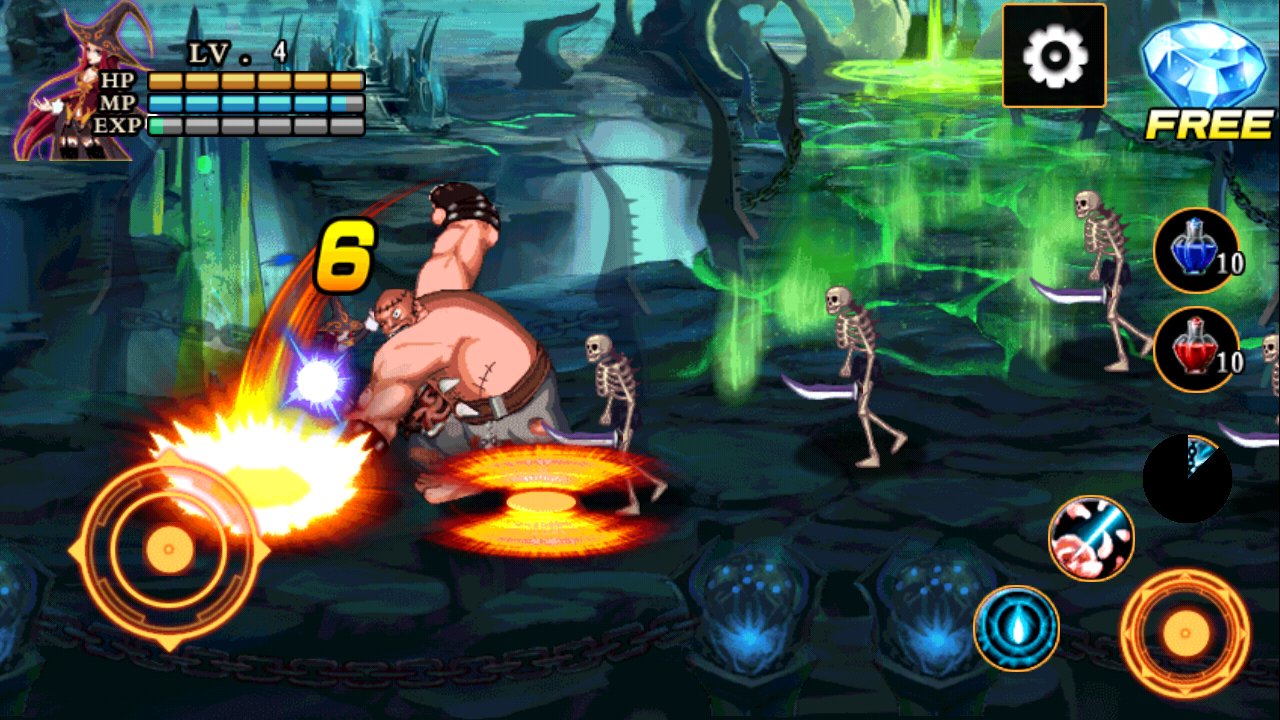1280x720 pixels.
Task: Tap the skill icon on cooldown
Action: (x=1190, y=475)
